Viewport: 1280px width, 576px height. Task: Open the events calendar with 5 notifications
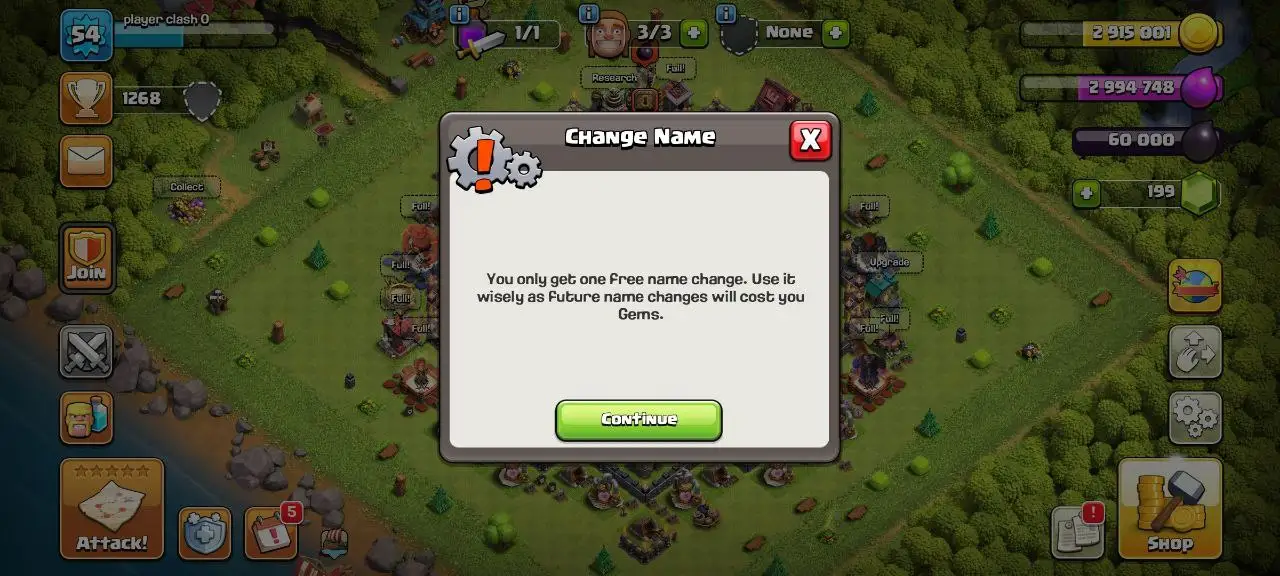tap(270, 532)
